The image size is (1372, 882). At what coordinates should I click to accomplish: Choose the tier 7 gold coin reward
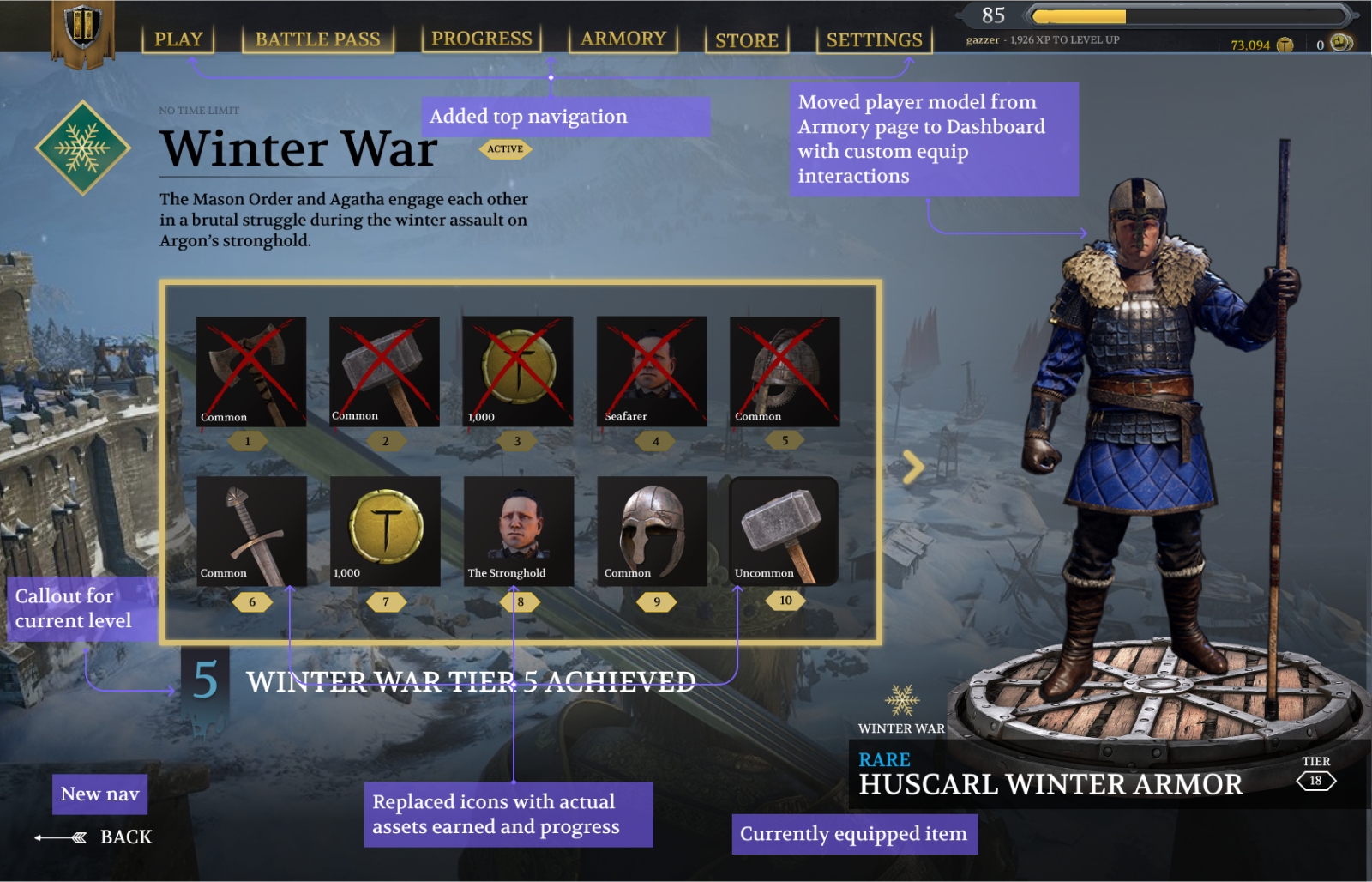click(385, 531)
